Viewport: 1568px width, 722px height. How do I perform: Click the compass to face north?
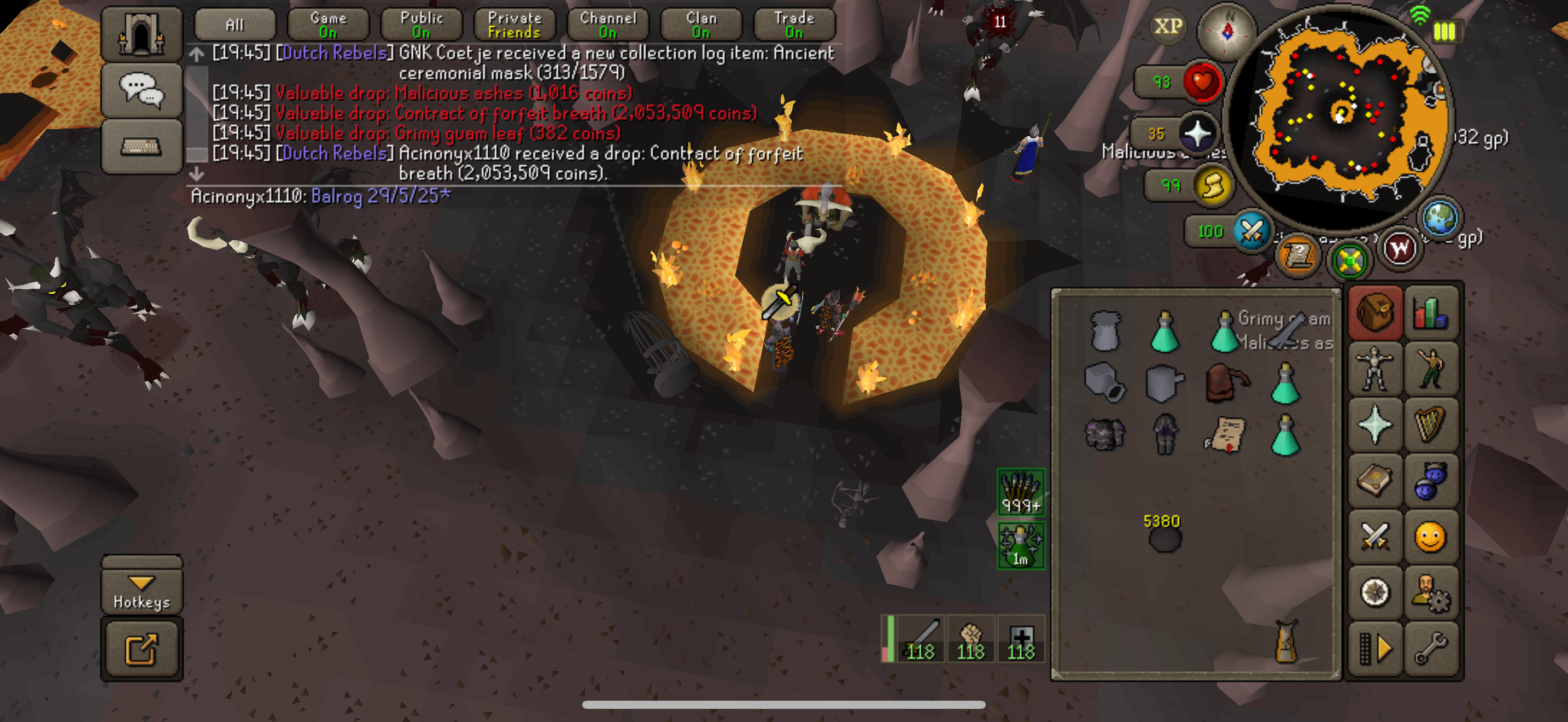tap(1226, 31)
